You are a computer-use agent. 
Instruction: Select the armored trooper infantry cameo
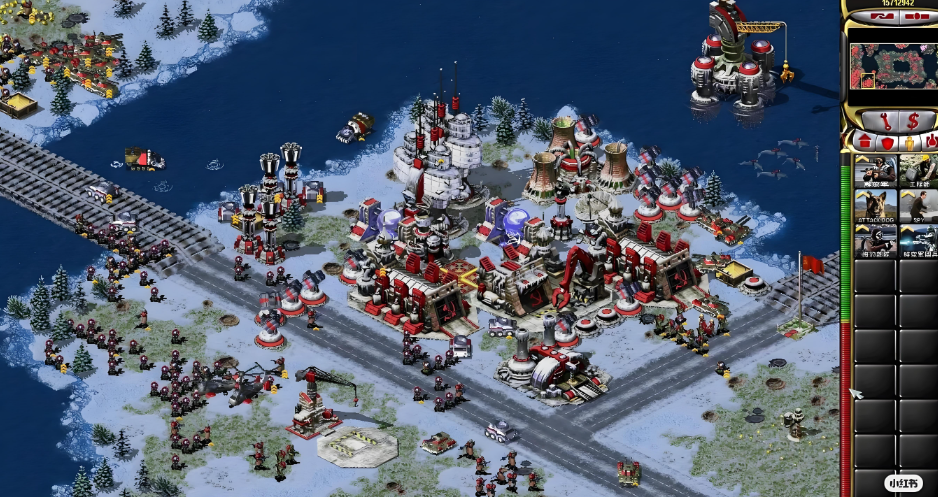(x=918, y=241)
